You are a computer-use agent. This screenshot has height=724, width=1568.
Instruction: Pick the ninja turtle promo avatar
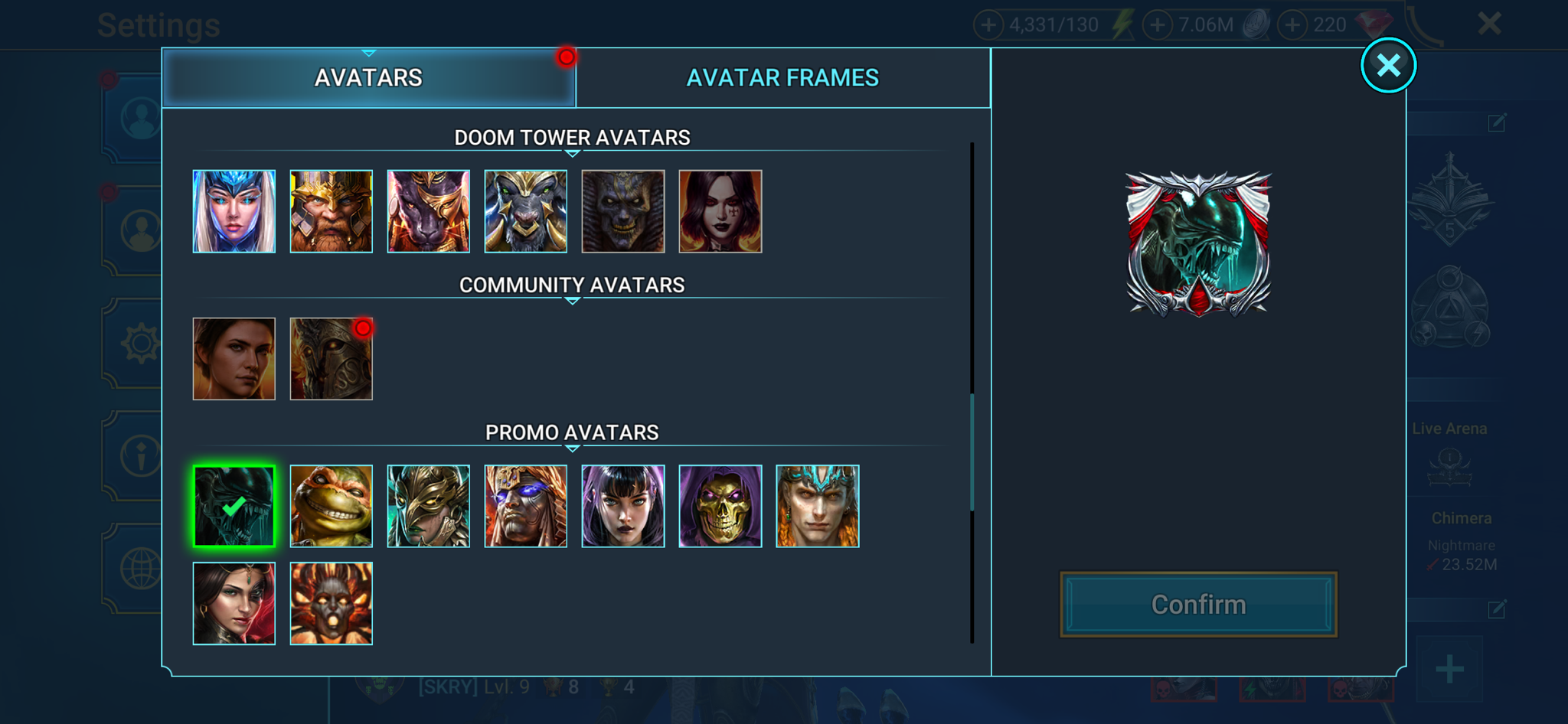[x=331, y=506]
